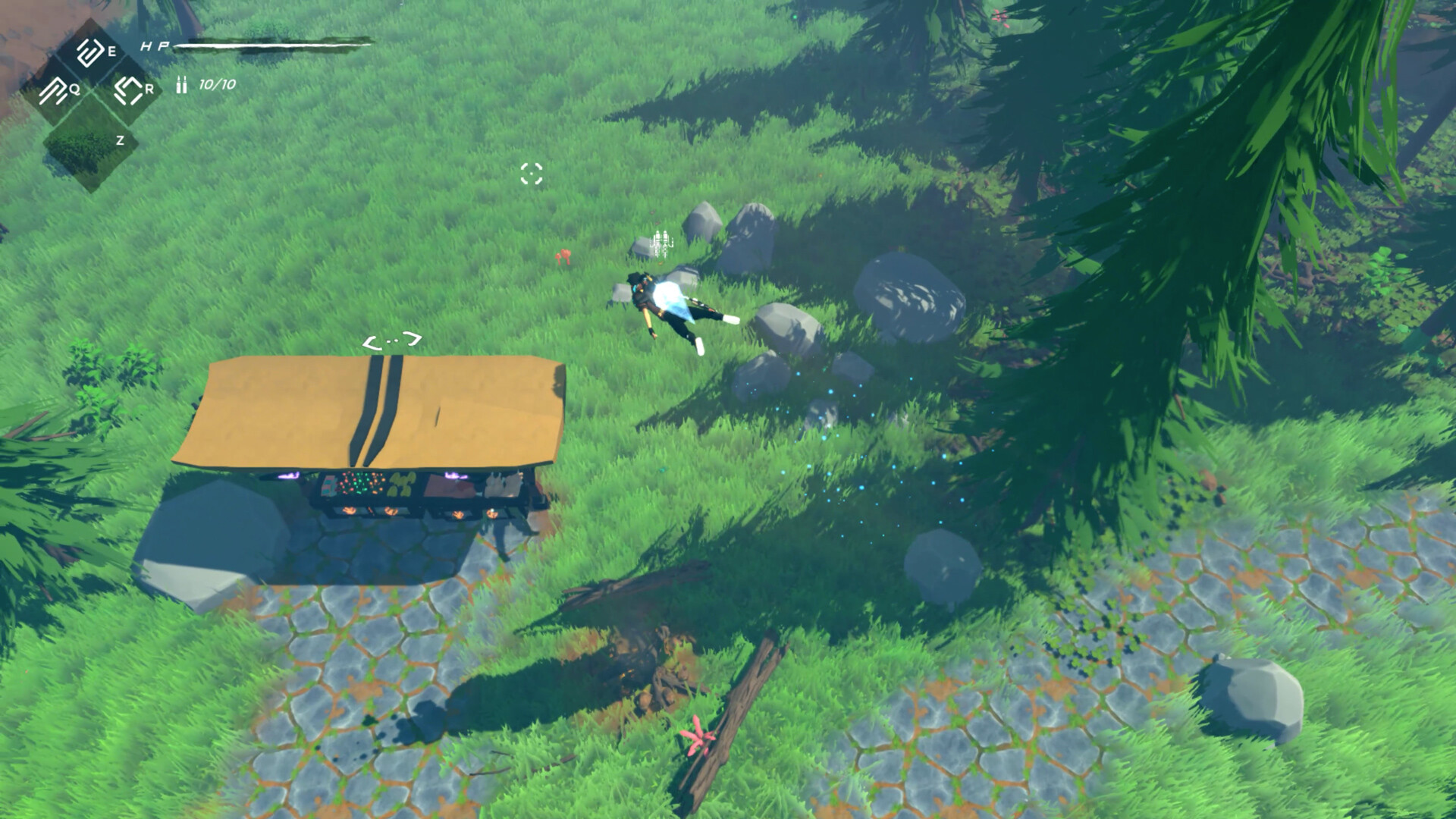This screenshot has width=1456, height=819.
Task: Select the diamond HUD cluster top-left
Action: [89, 93]
